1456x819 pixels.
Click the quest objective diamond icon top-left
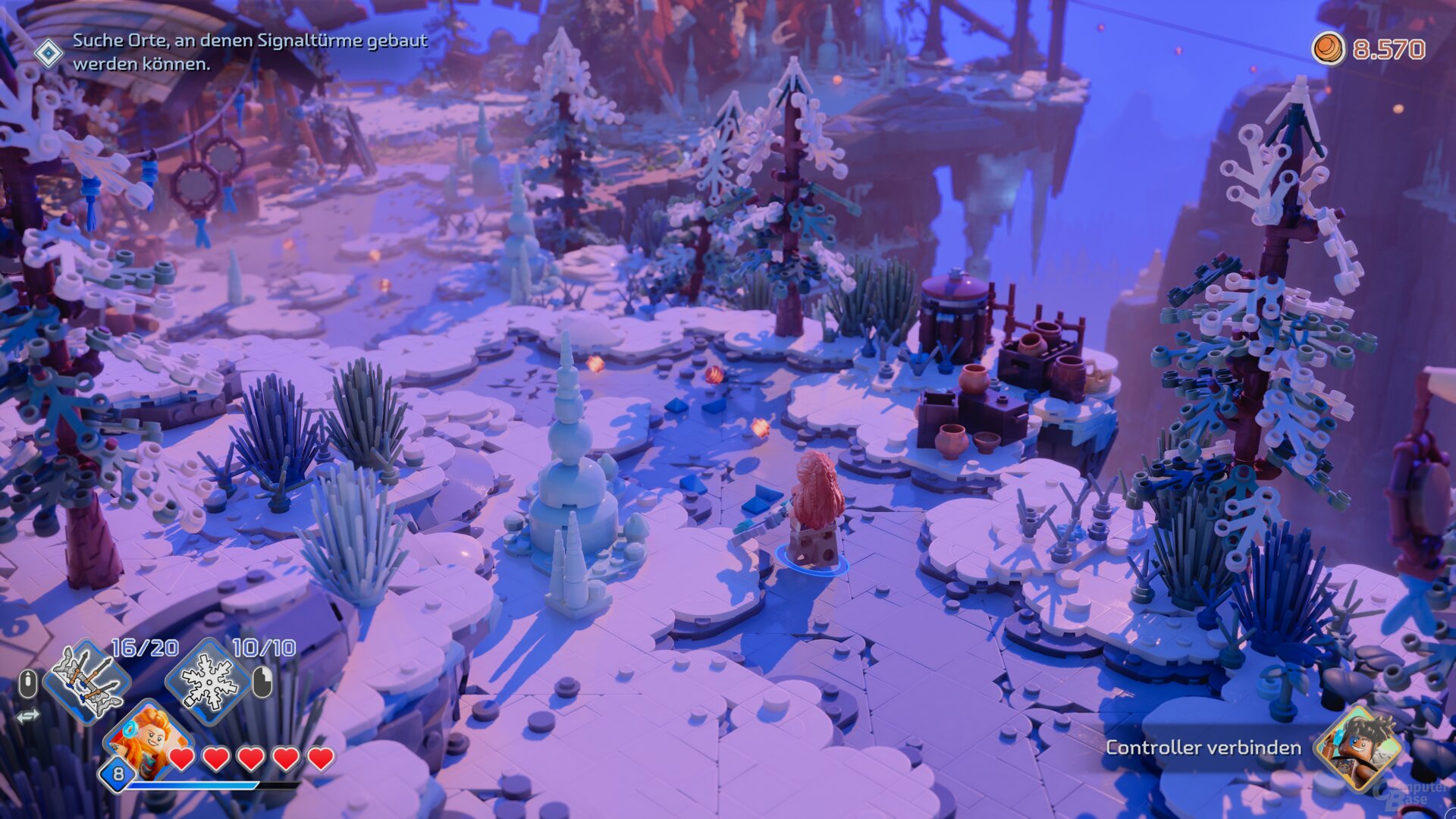pos(50,52)
